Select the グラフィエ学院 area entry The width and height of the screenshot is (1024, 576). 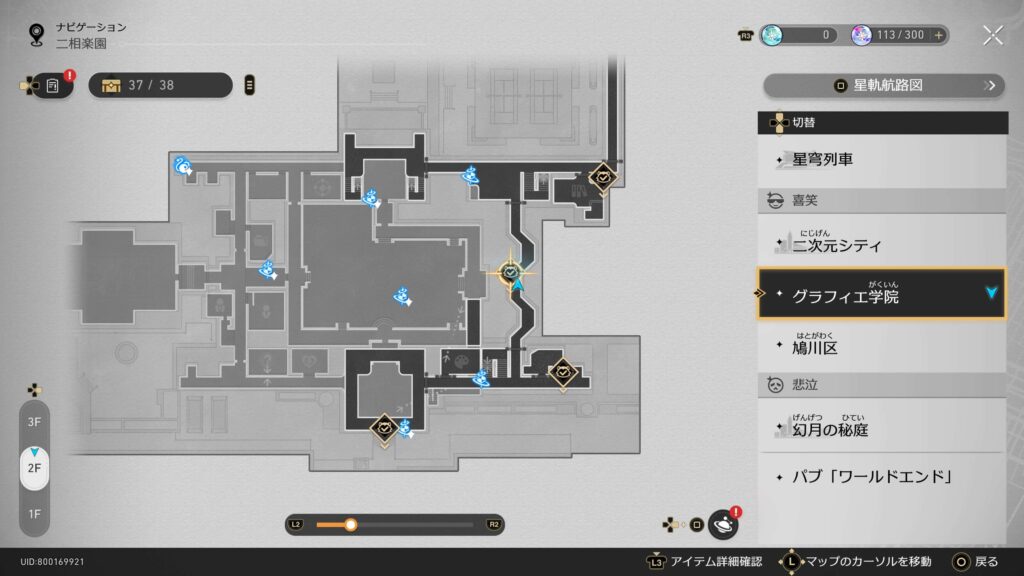pyautogui.click(x=881, y=294)
